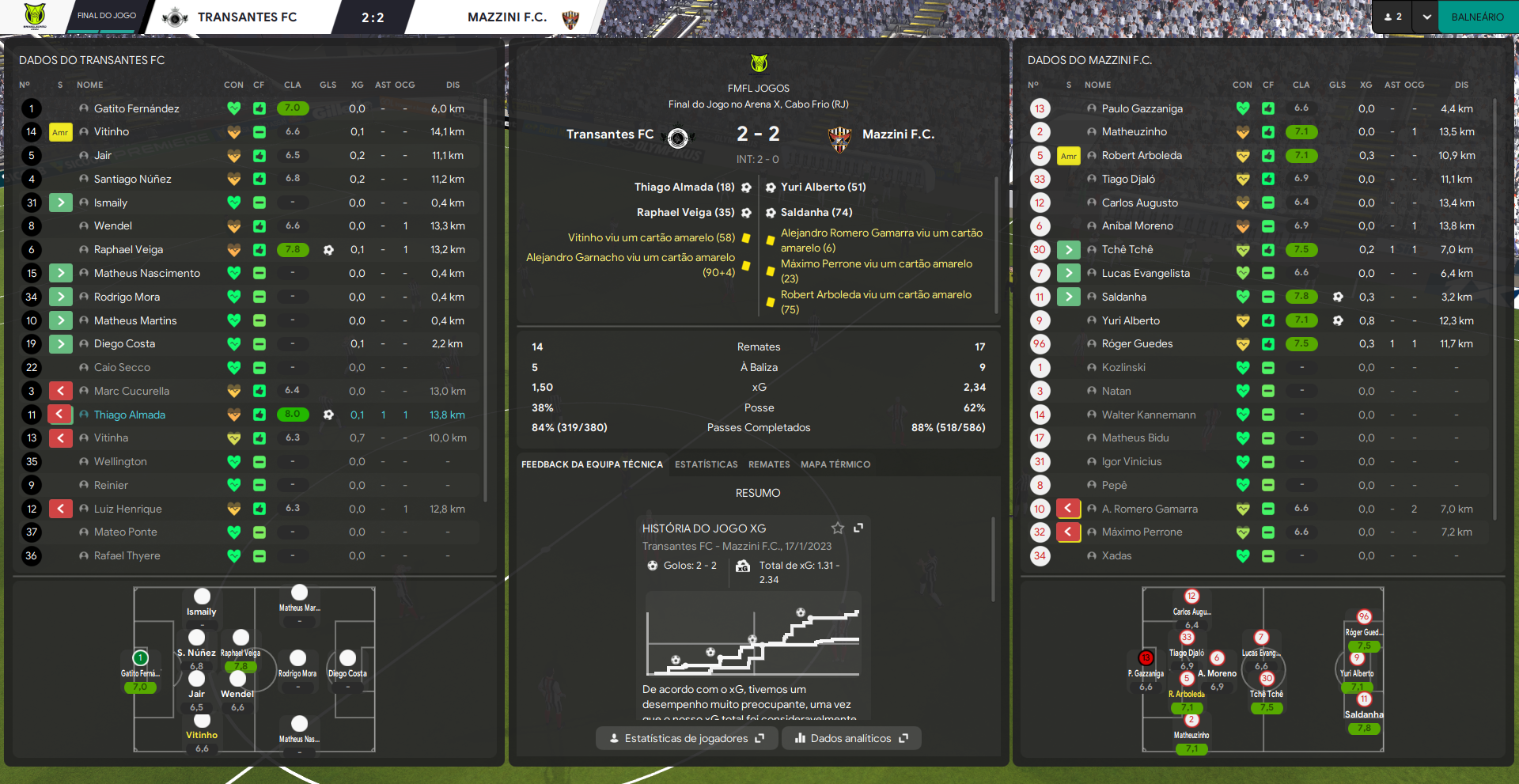Click the Final do Jogo header tab
The height and width of the screenshot is (784, 1519).
click(x=107, y=16)
